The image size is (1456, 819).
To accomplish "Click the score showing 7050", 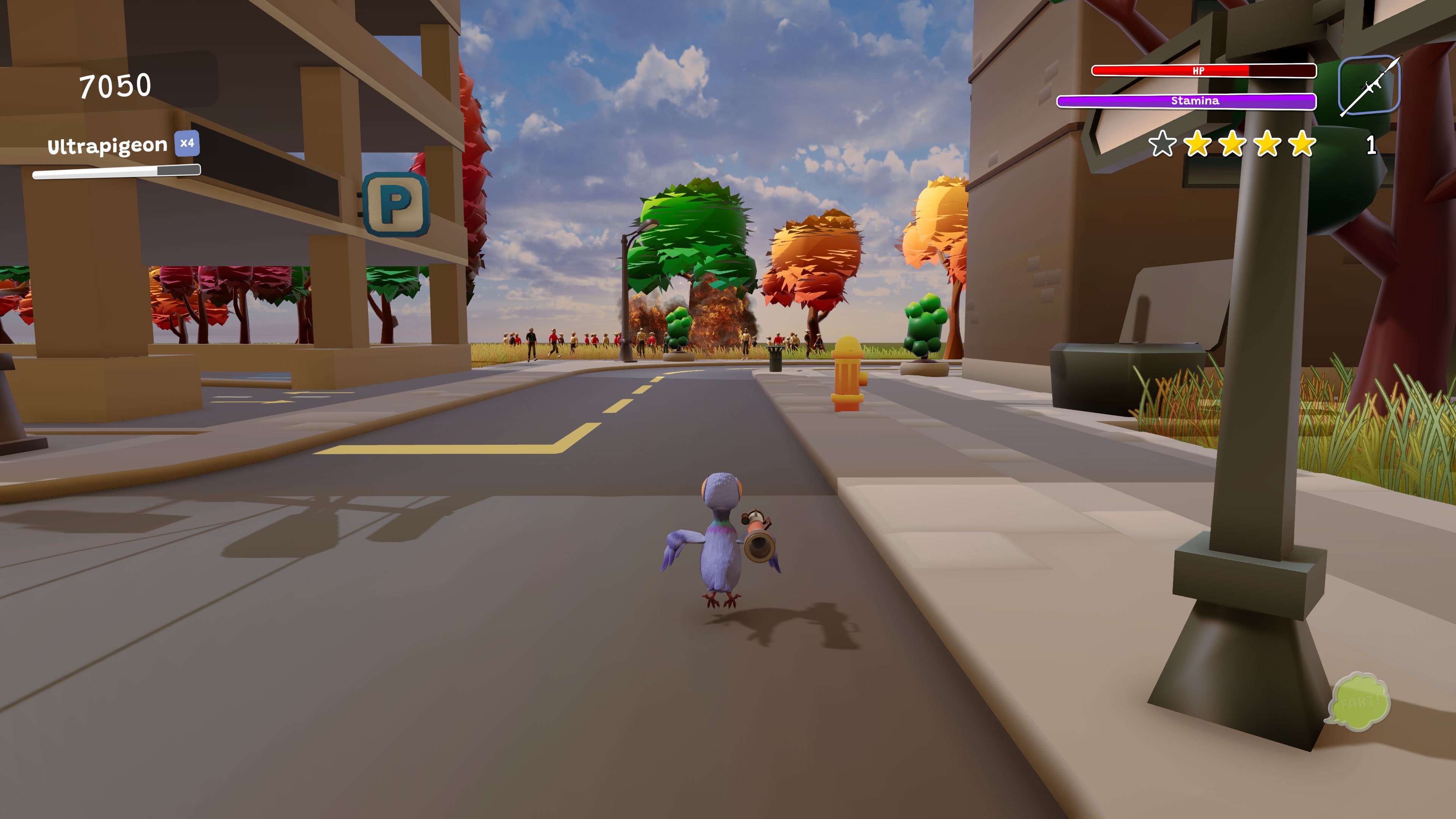I will coord(115,86).
